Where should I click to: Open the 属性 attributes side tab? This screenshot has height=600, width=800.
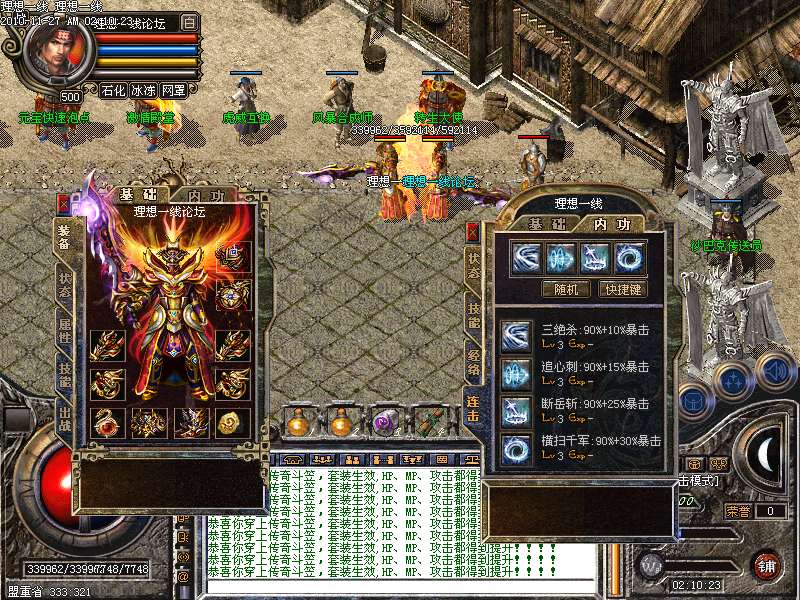(64, 328)
